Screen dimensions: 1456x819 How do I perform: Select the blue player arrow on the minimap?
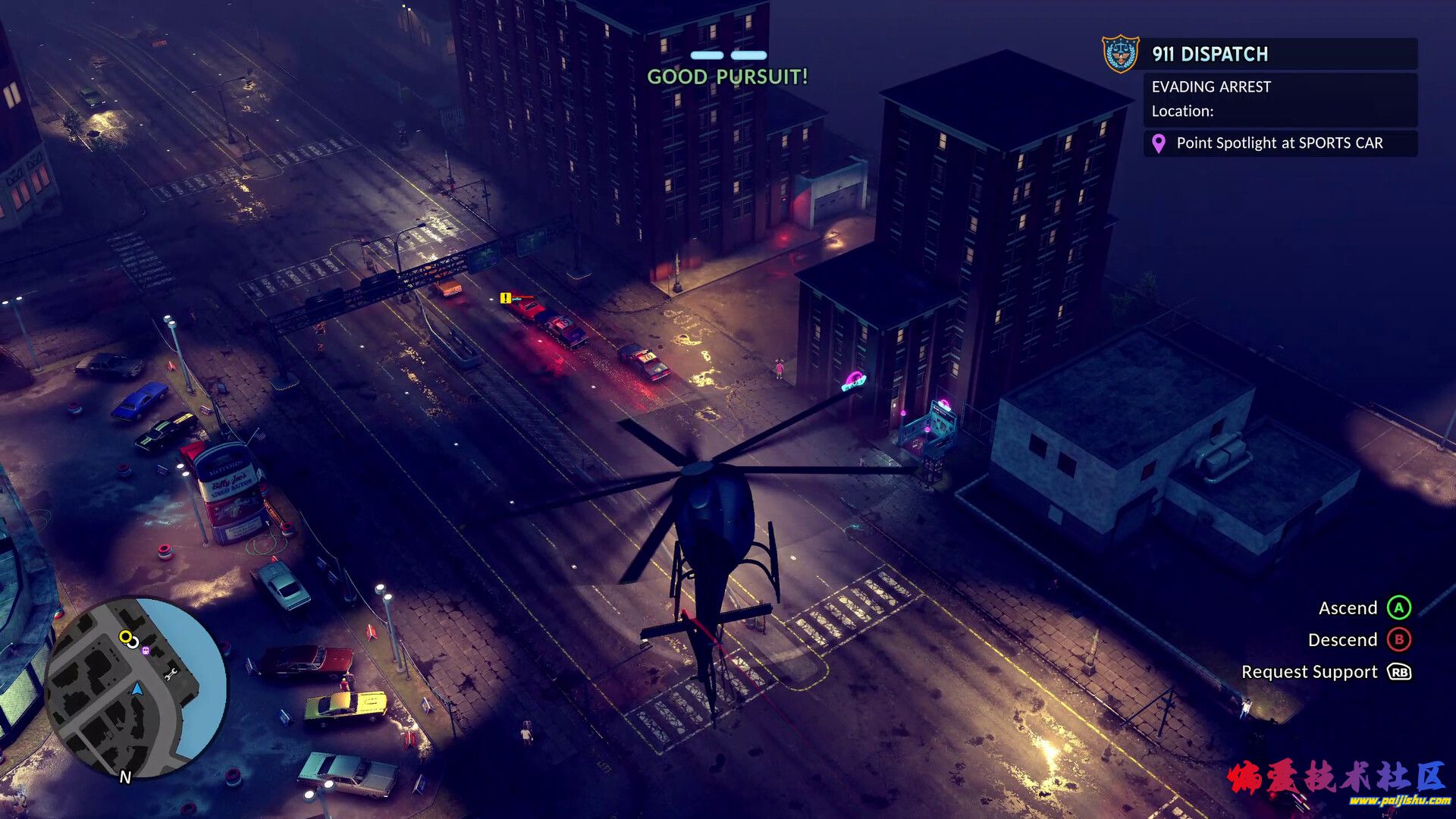point(137,689)
